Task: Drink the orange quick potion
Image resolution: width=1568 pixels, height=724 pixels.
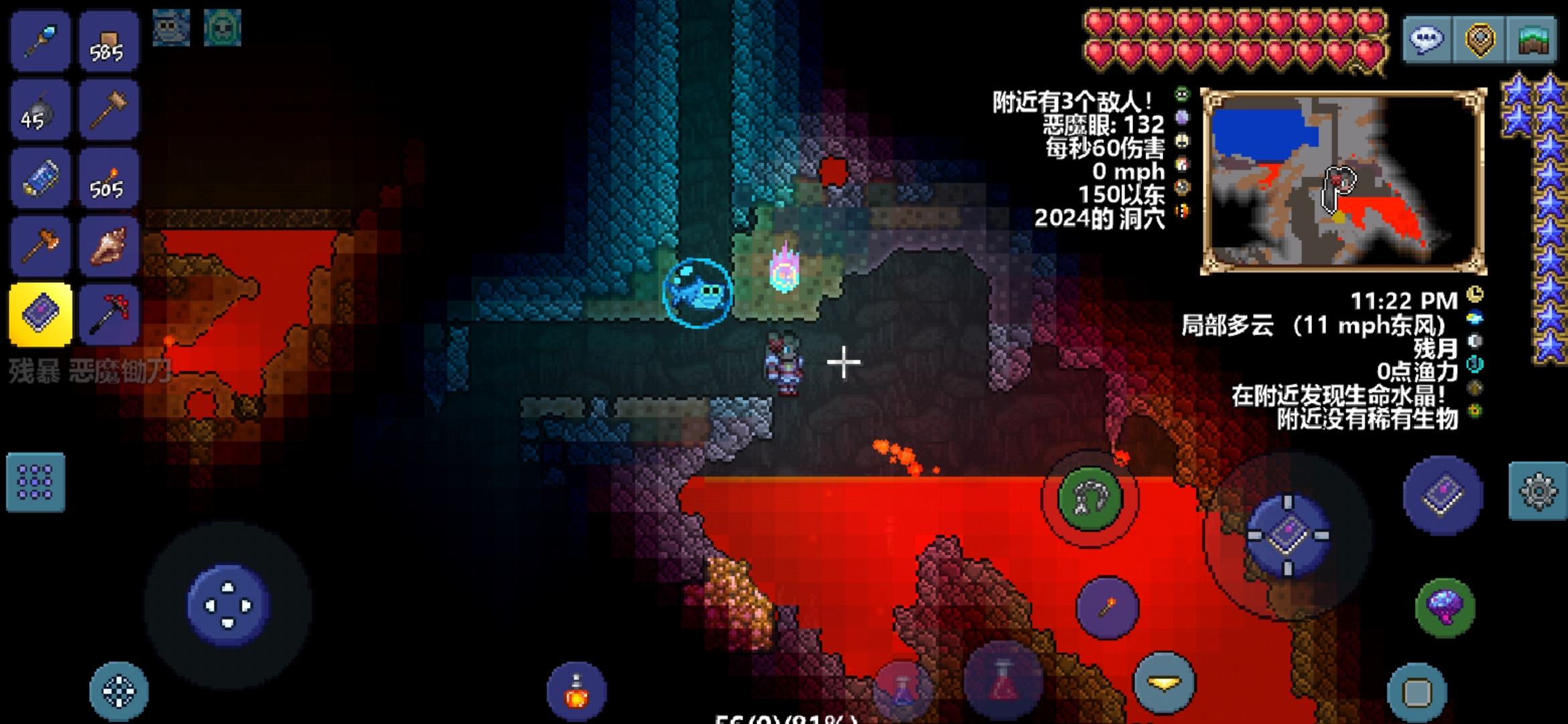Action: pyautogui.click(x=576, y=692)
